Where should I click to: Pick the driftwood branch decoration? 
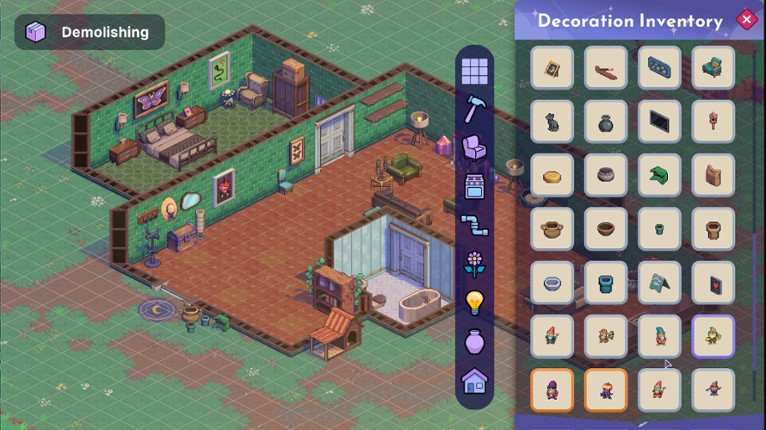tap(606, 68)
